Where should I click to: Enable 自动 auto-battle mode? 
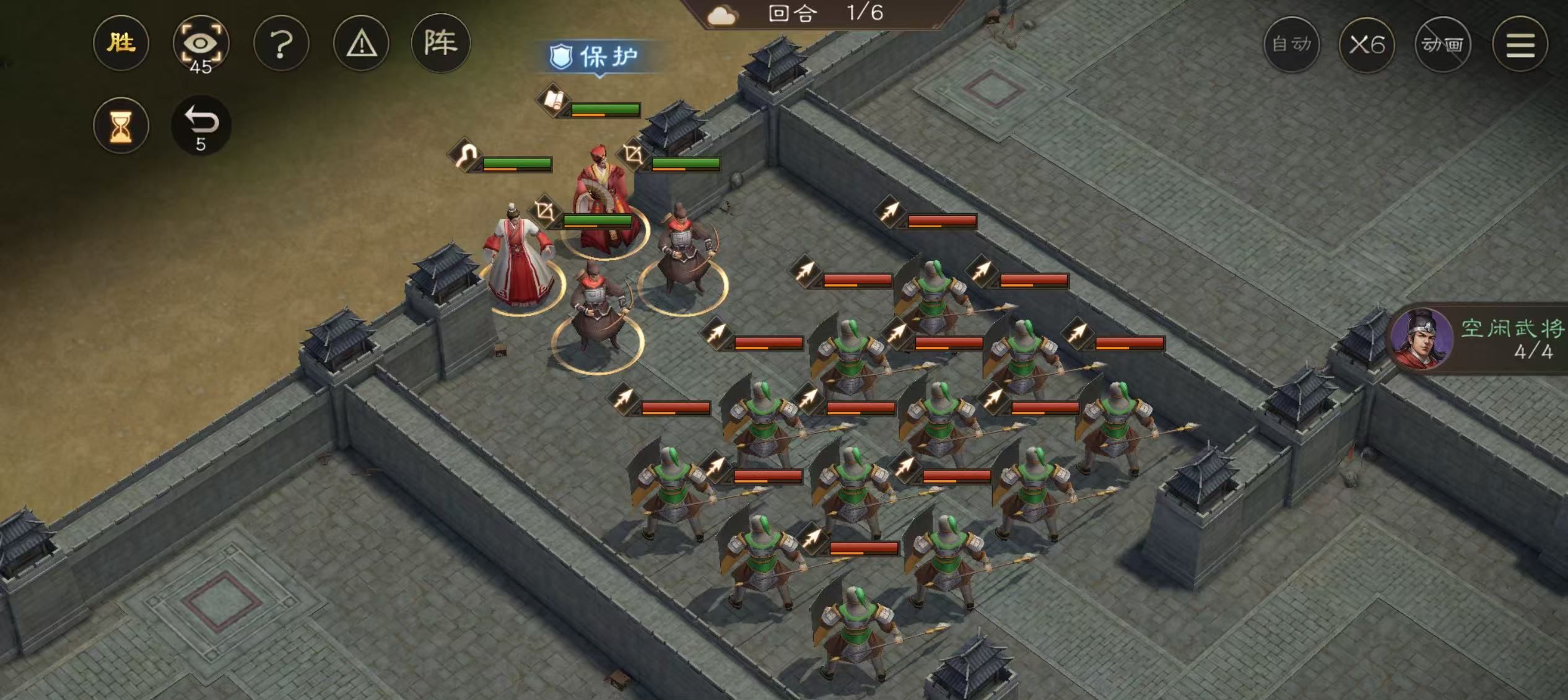1292,45
